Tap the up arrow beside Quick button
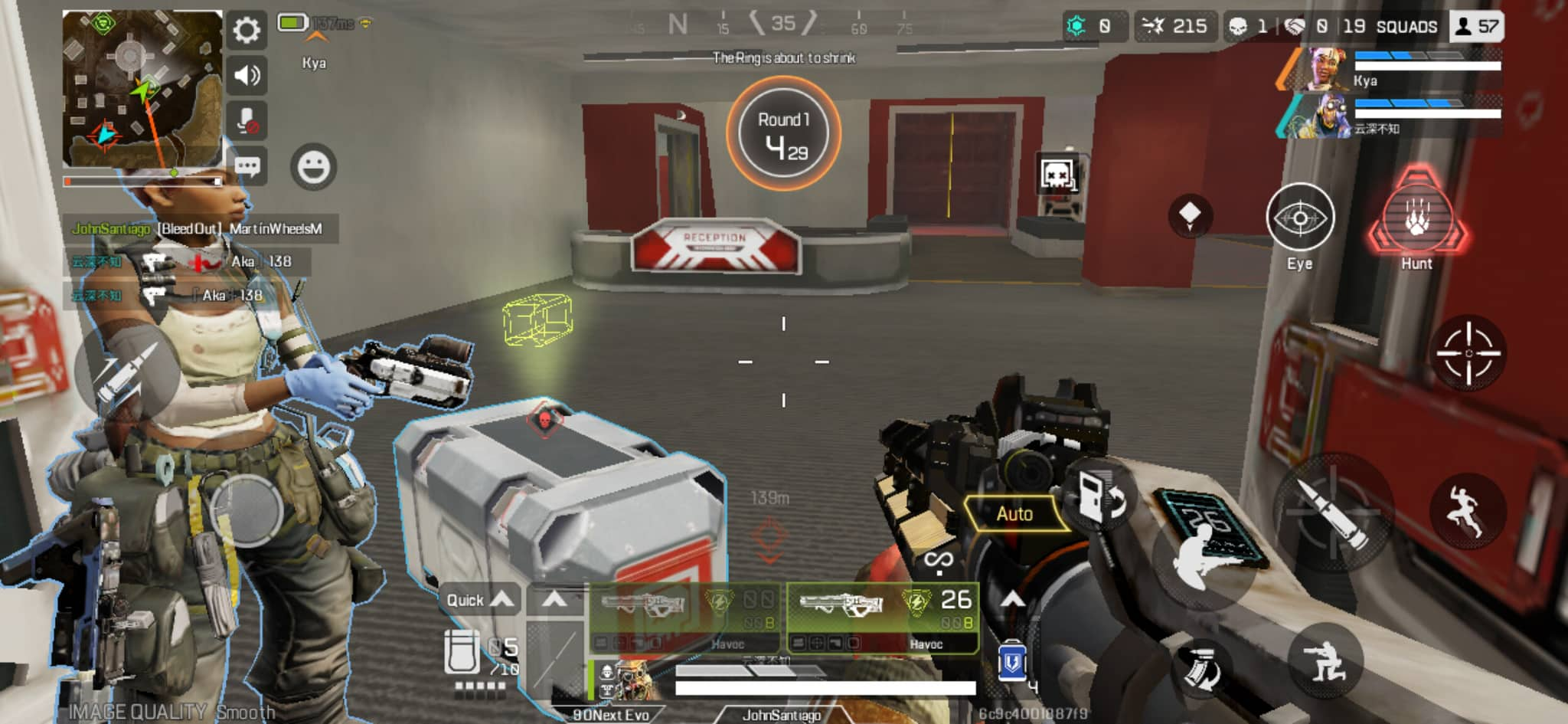This screenshot has width=1568, height=724. click(x=553, y=600)
